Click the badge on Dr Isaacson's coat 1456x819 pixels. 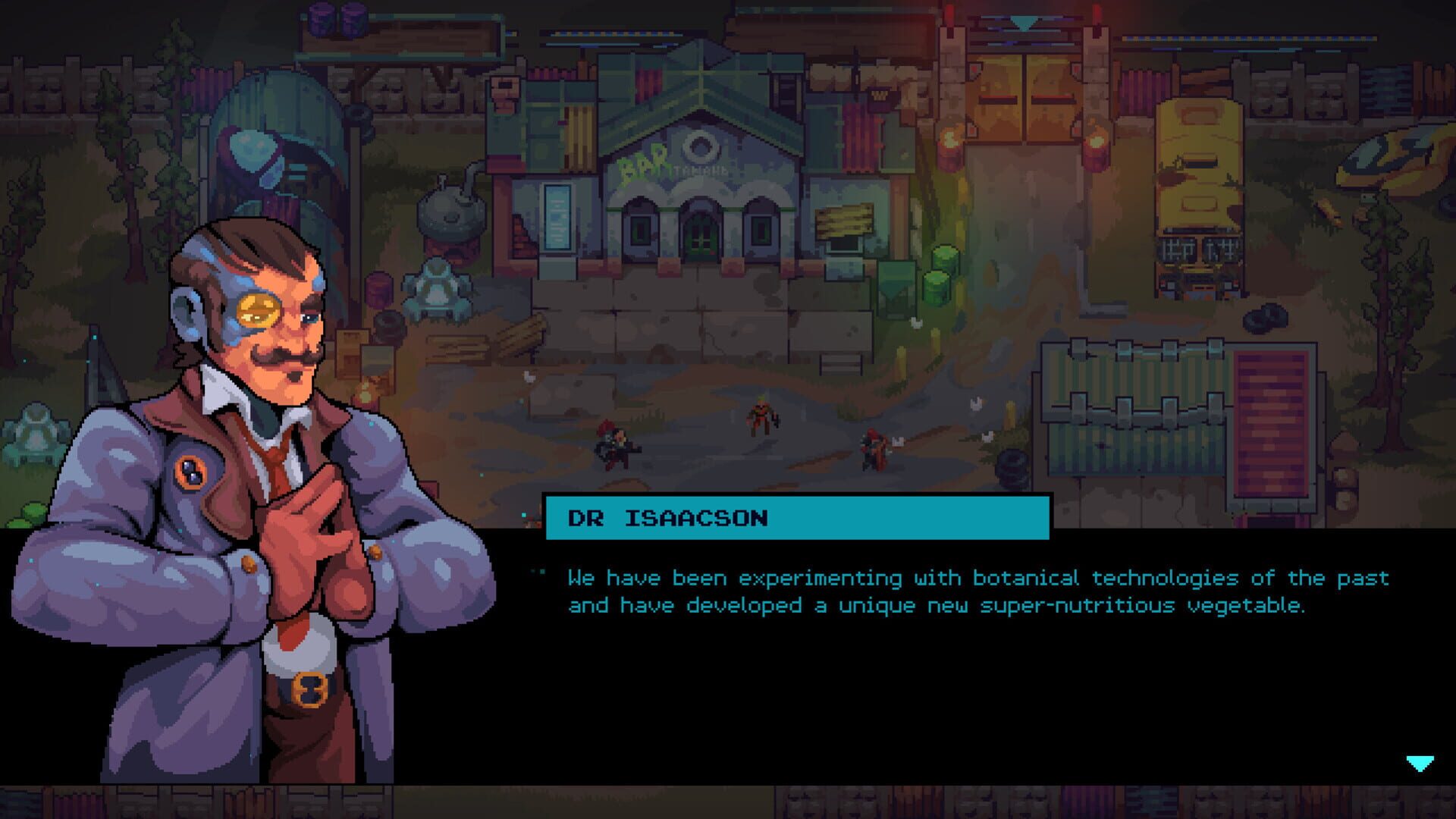coord(189,470)
